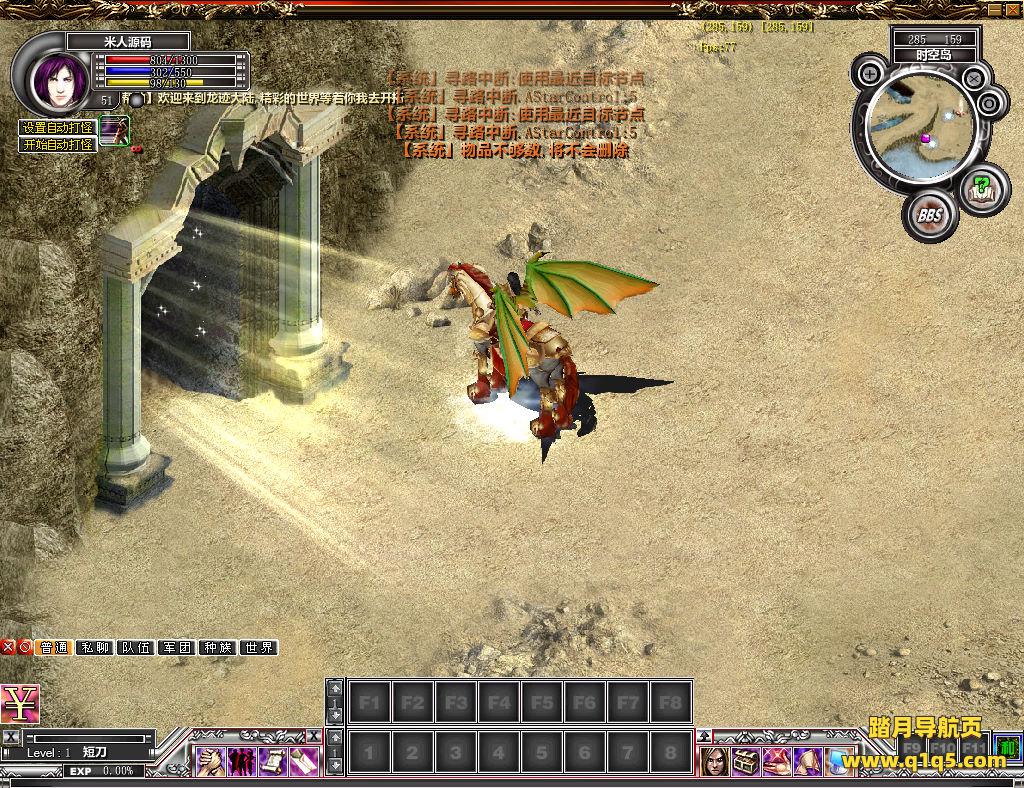
Task: Click the handshake trade icon
Action: (x=210, y=761)
